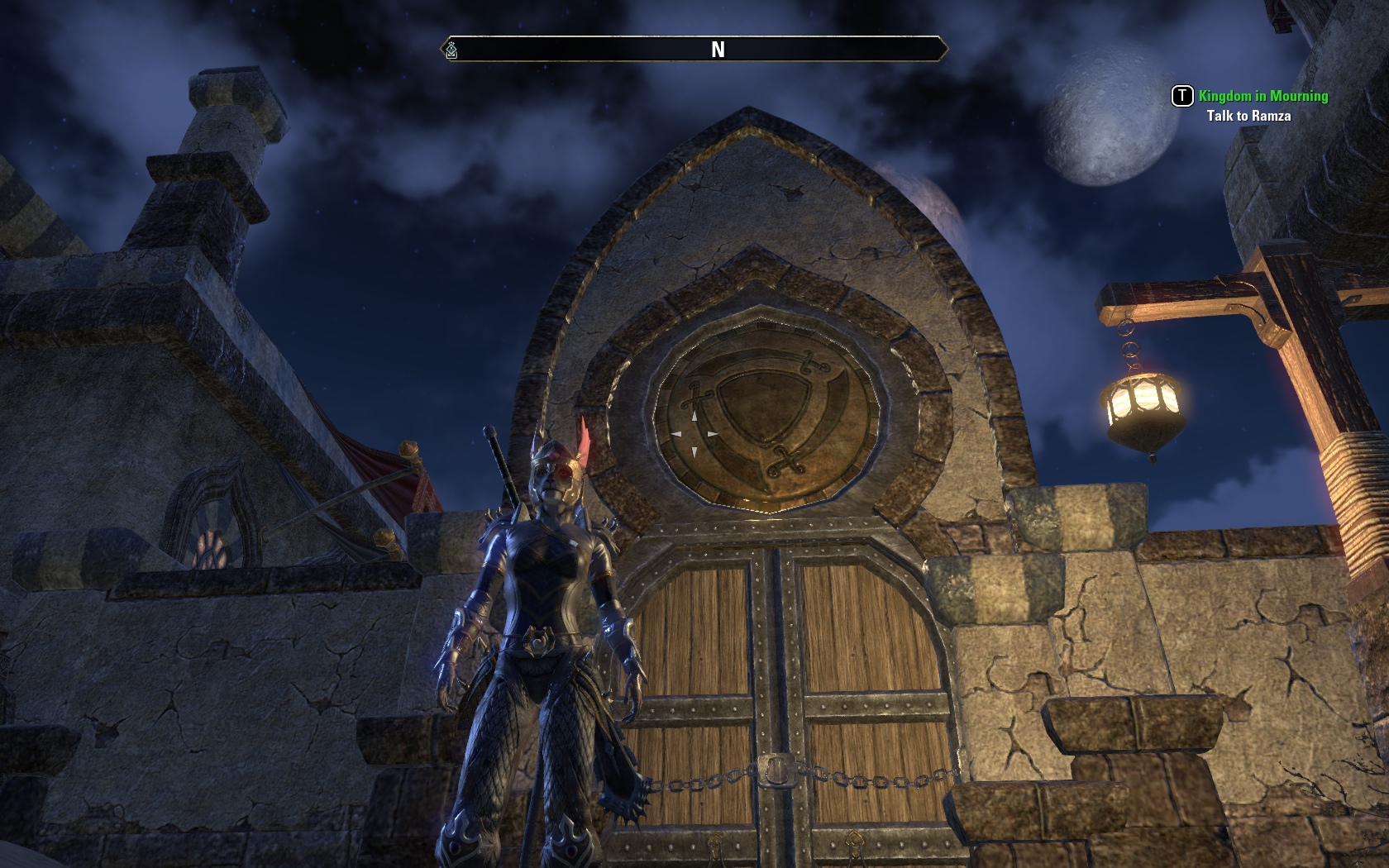Click the Talk to Ramza objective
The width and height of the screenshot is (1389, 868).
1248,116
